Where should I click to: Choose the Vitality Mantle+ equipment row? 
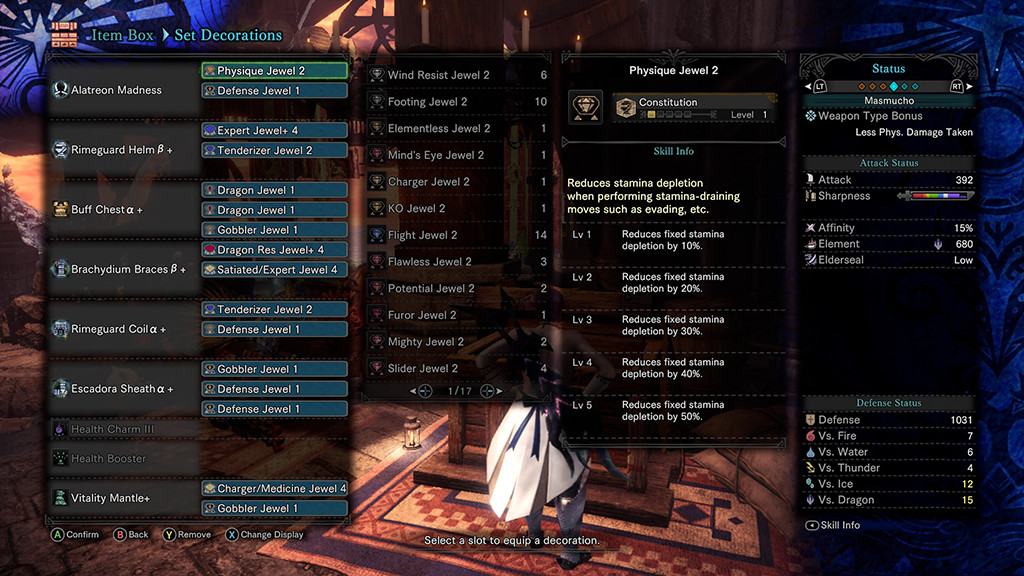(110, 498)
